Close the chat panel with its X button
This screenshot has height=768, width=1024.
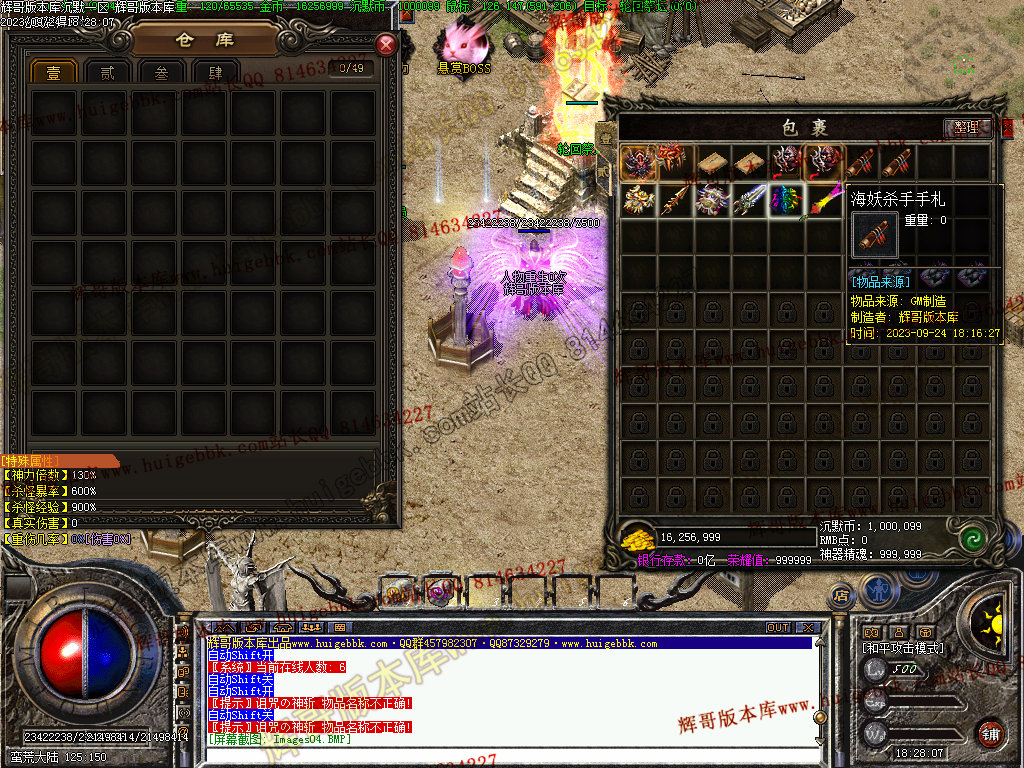pyautogui.click(x=808, y=628)
